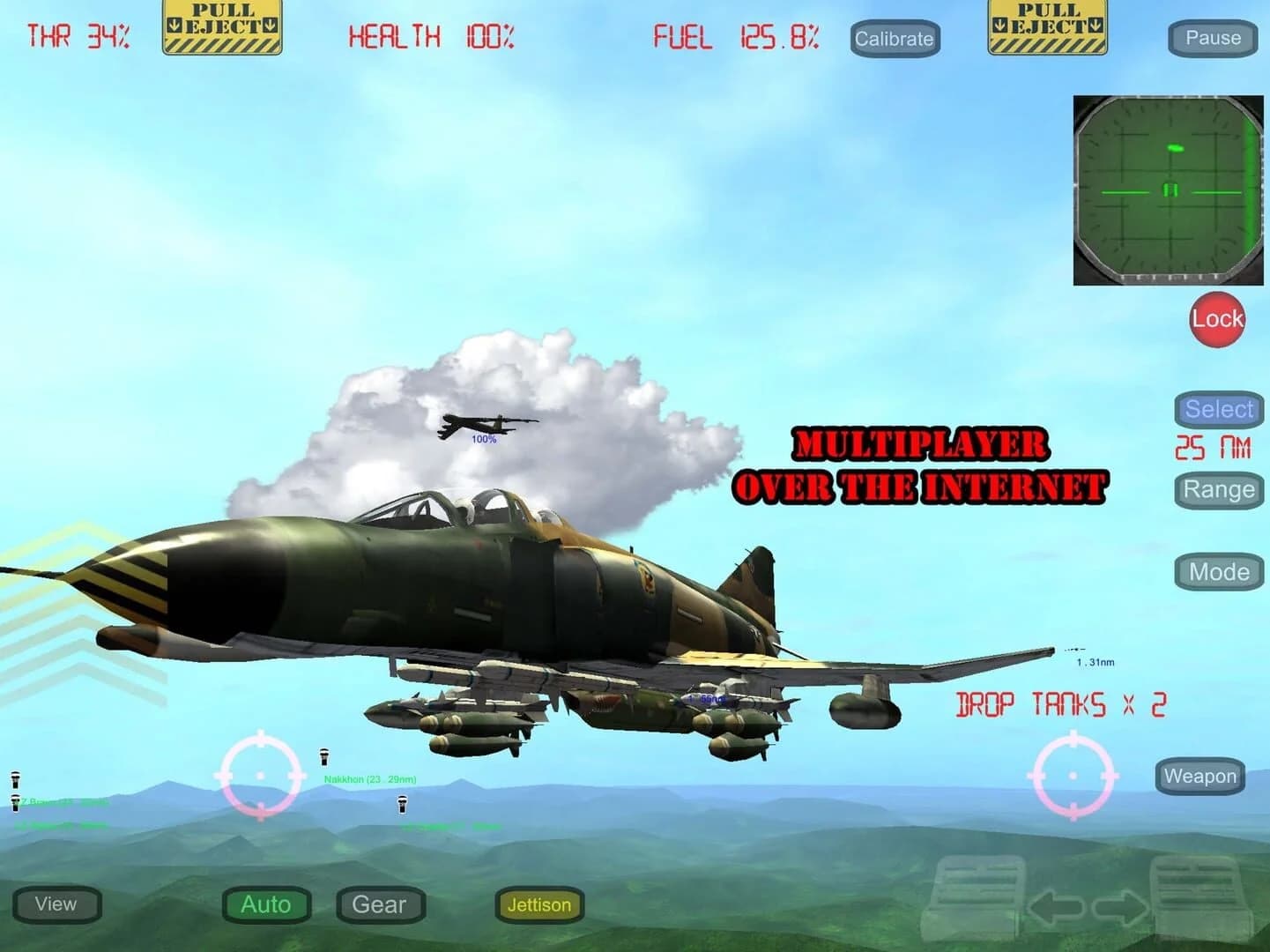Click the bomb marker near Nakkhon waypoint label

click(x=323, y=755)
